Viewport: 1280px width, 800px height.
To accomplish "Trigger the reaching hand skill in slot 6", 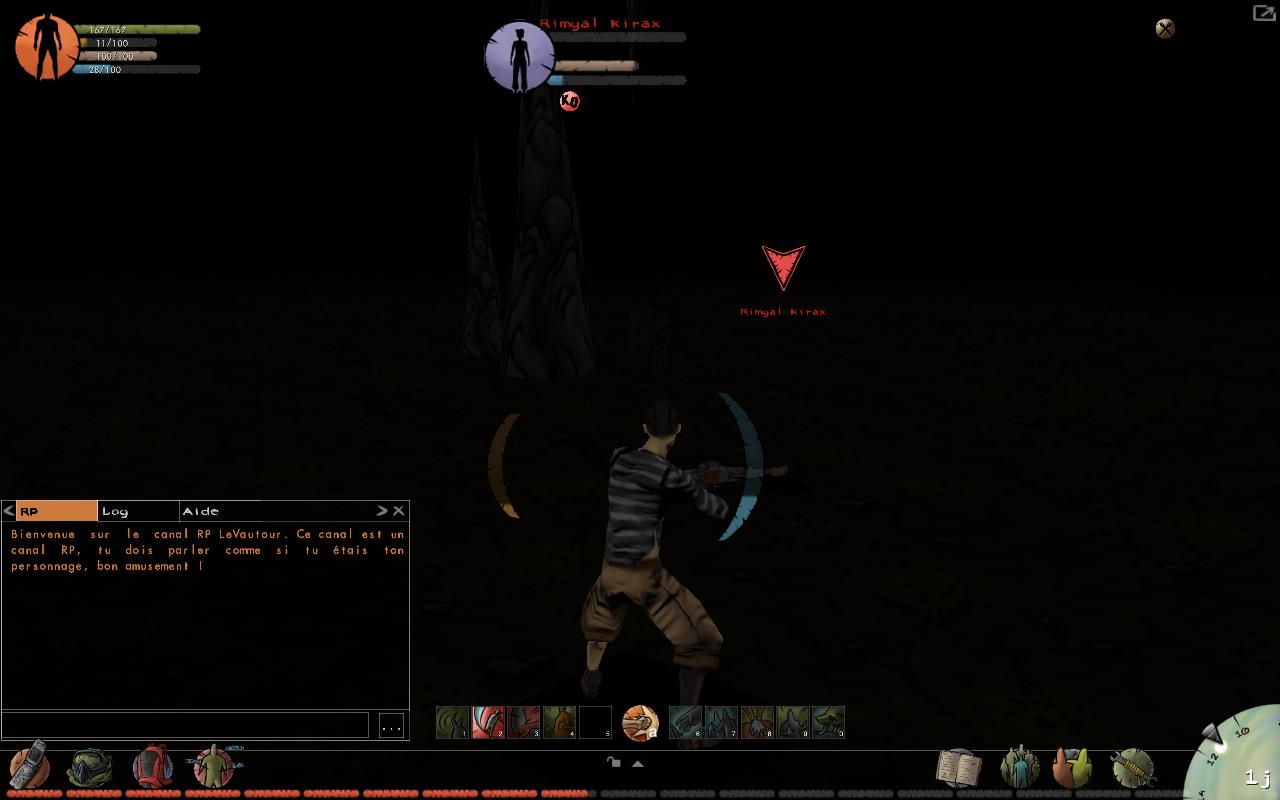I will point(685,722).
